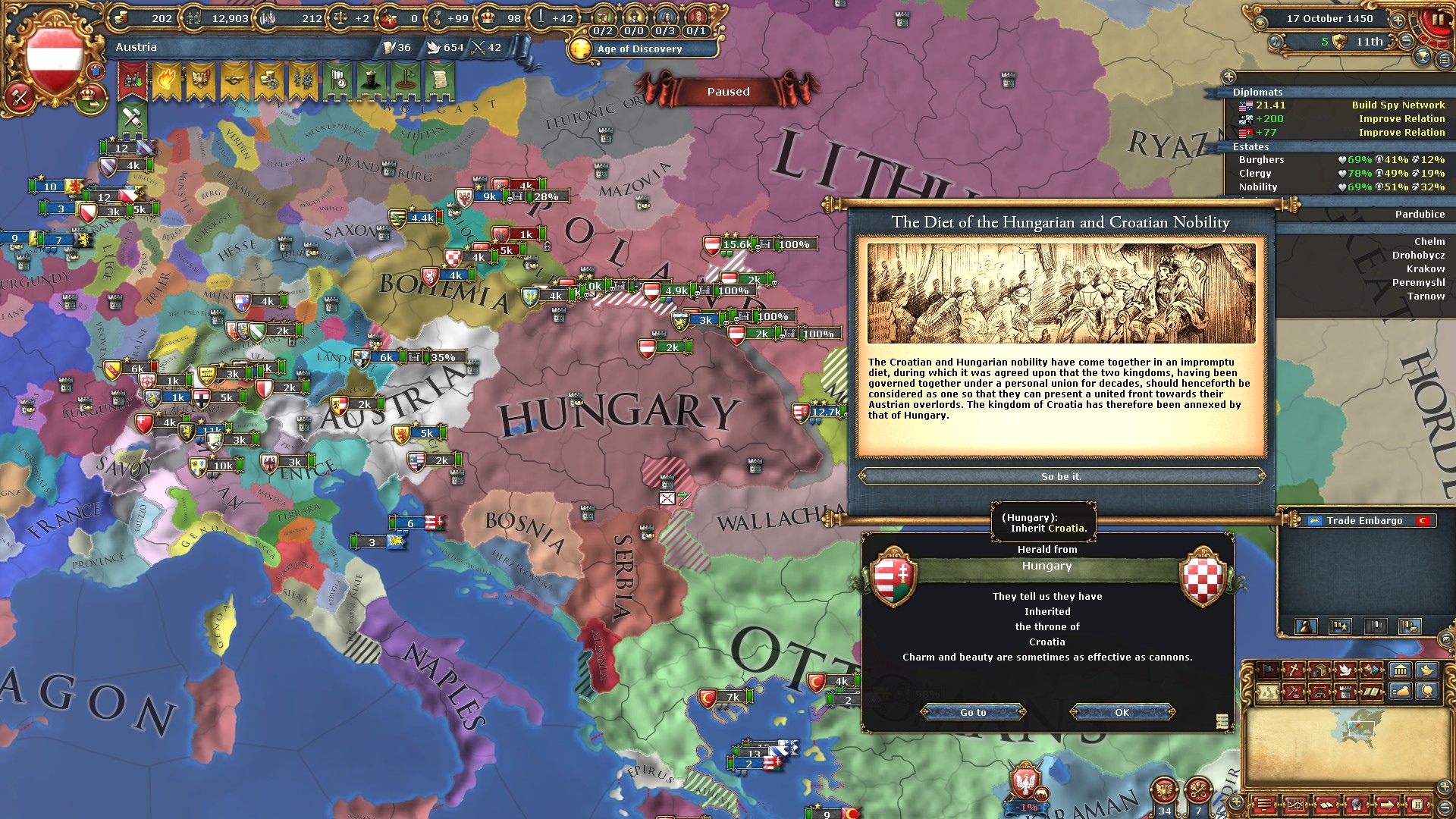Open the production hammer-and-sword button
Screen dimensions: 1456x819
click(x=132, y=117)
